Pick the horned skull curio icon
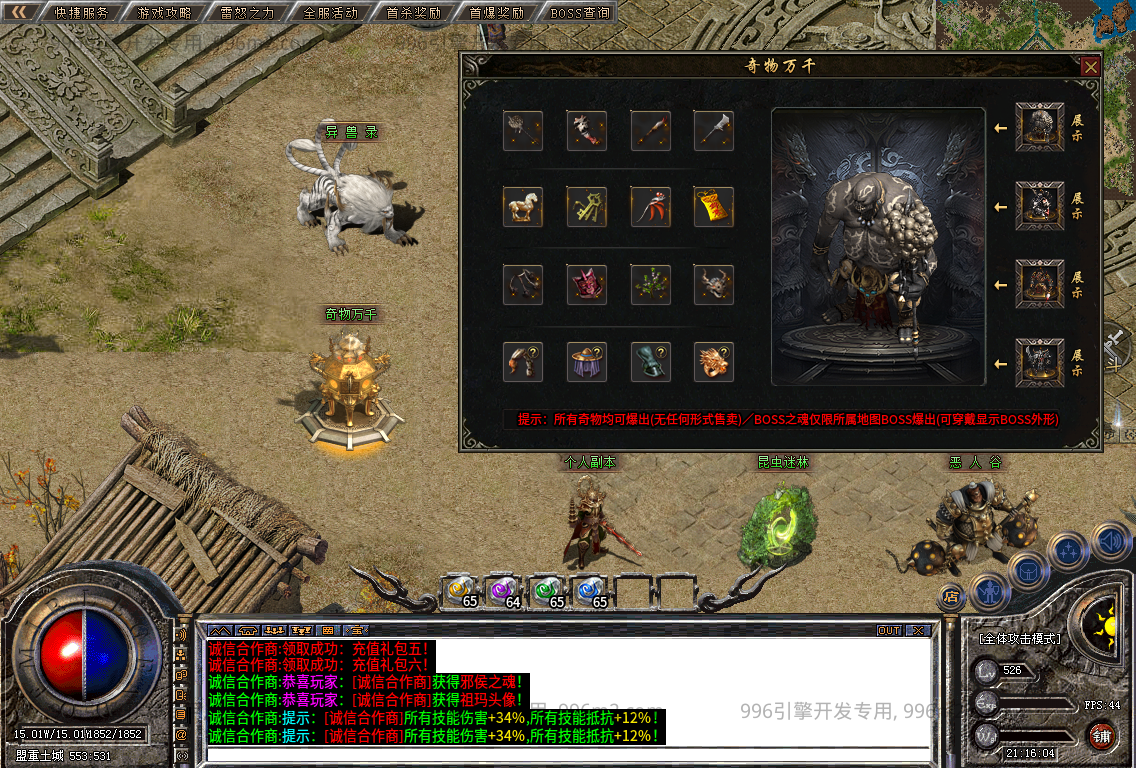Viewport: 1136px width, 768px height. pos(714,285)
